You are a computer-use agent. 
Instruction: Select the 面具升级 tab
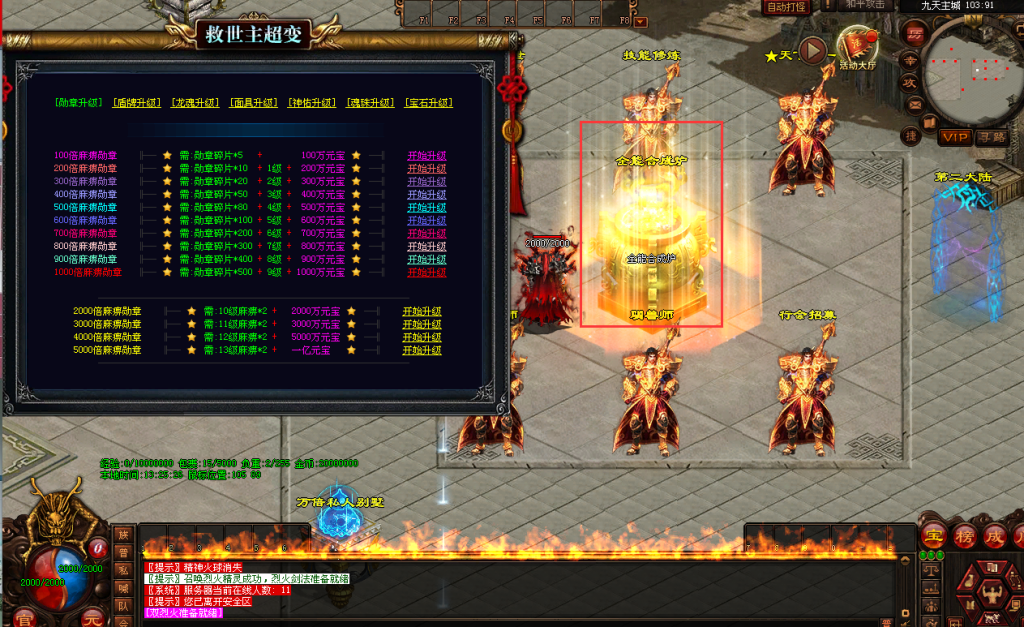click(x=255, y=103)
